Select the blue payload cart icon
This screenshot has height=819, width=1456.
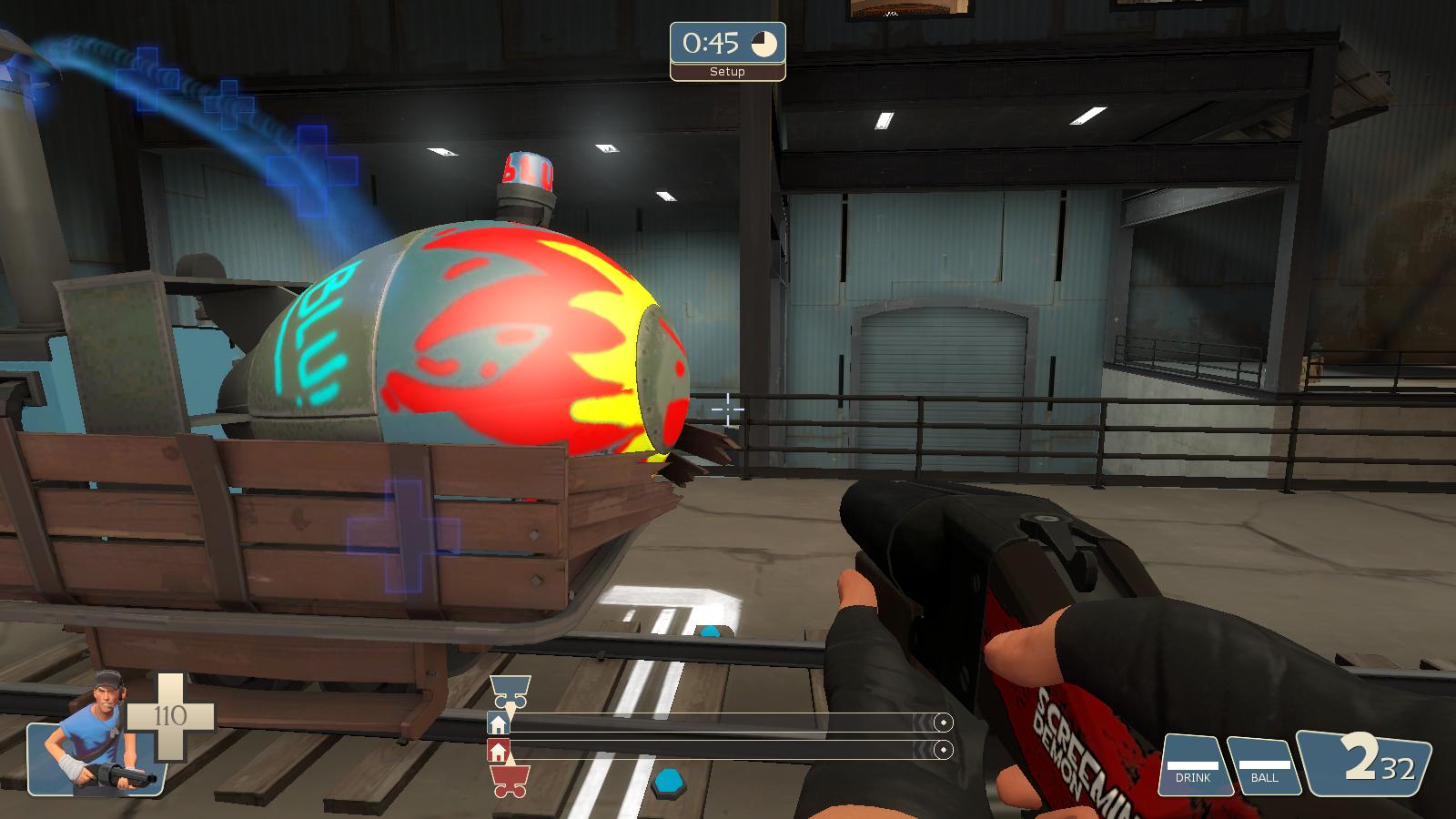coord(510,693)
